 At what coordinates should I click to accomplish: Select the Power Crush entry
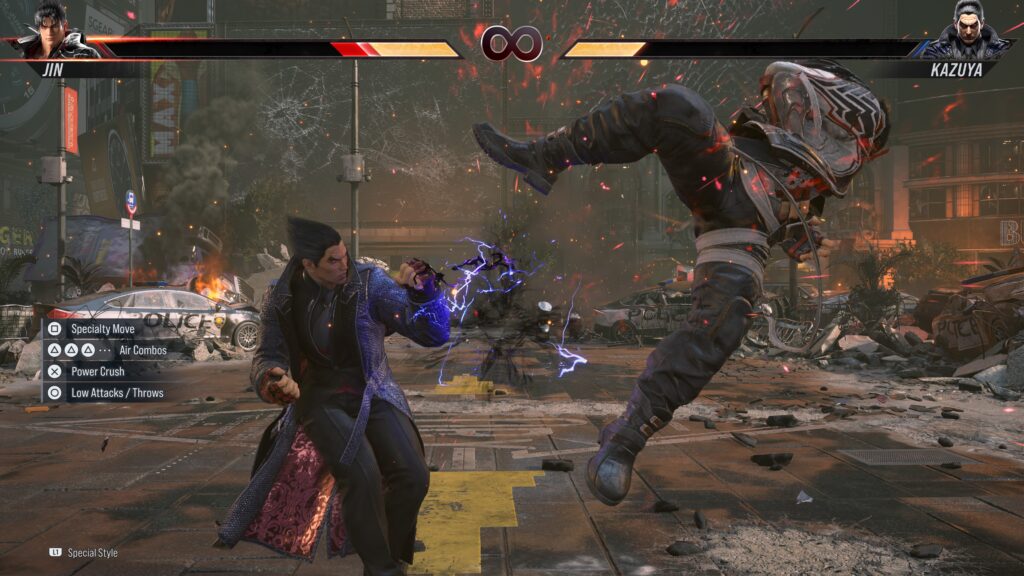pos(97,372)
